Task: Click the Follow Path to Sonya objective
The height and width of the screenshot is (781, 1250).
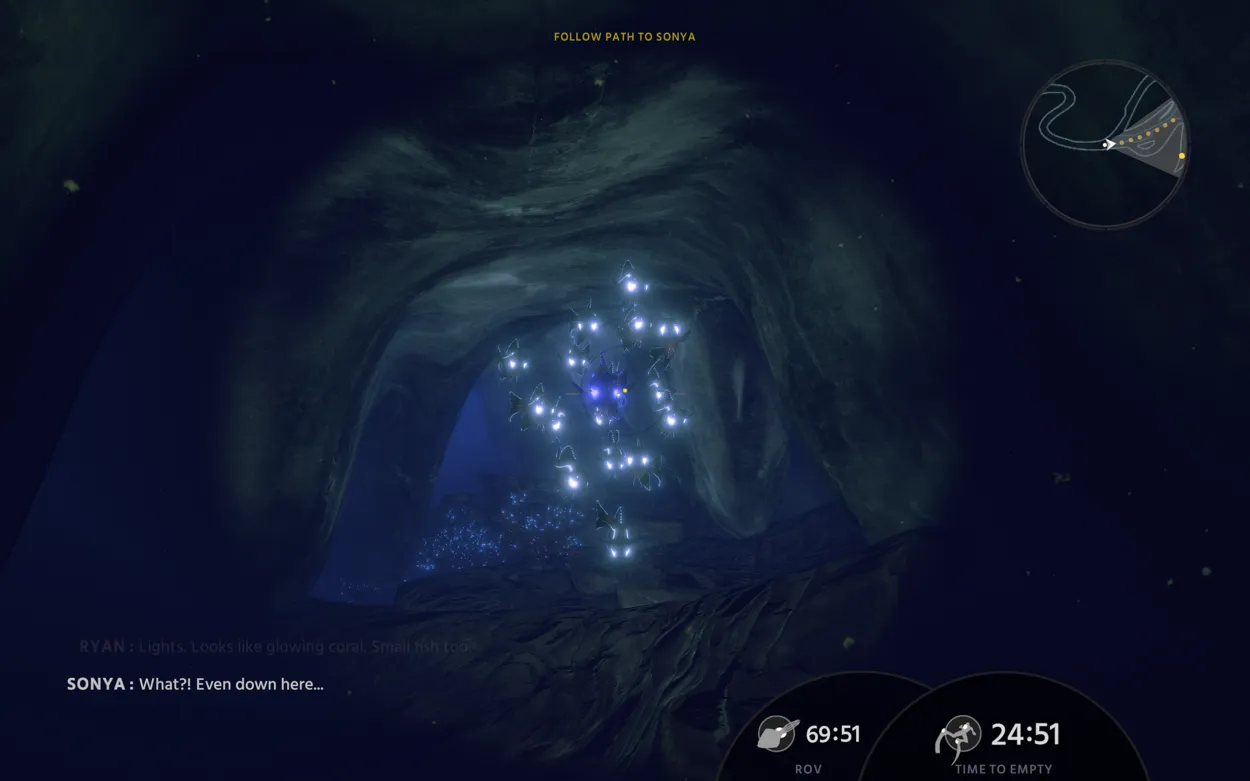Action: coord(624,37)
